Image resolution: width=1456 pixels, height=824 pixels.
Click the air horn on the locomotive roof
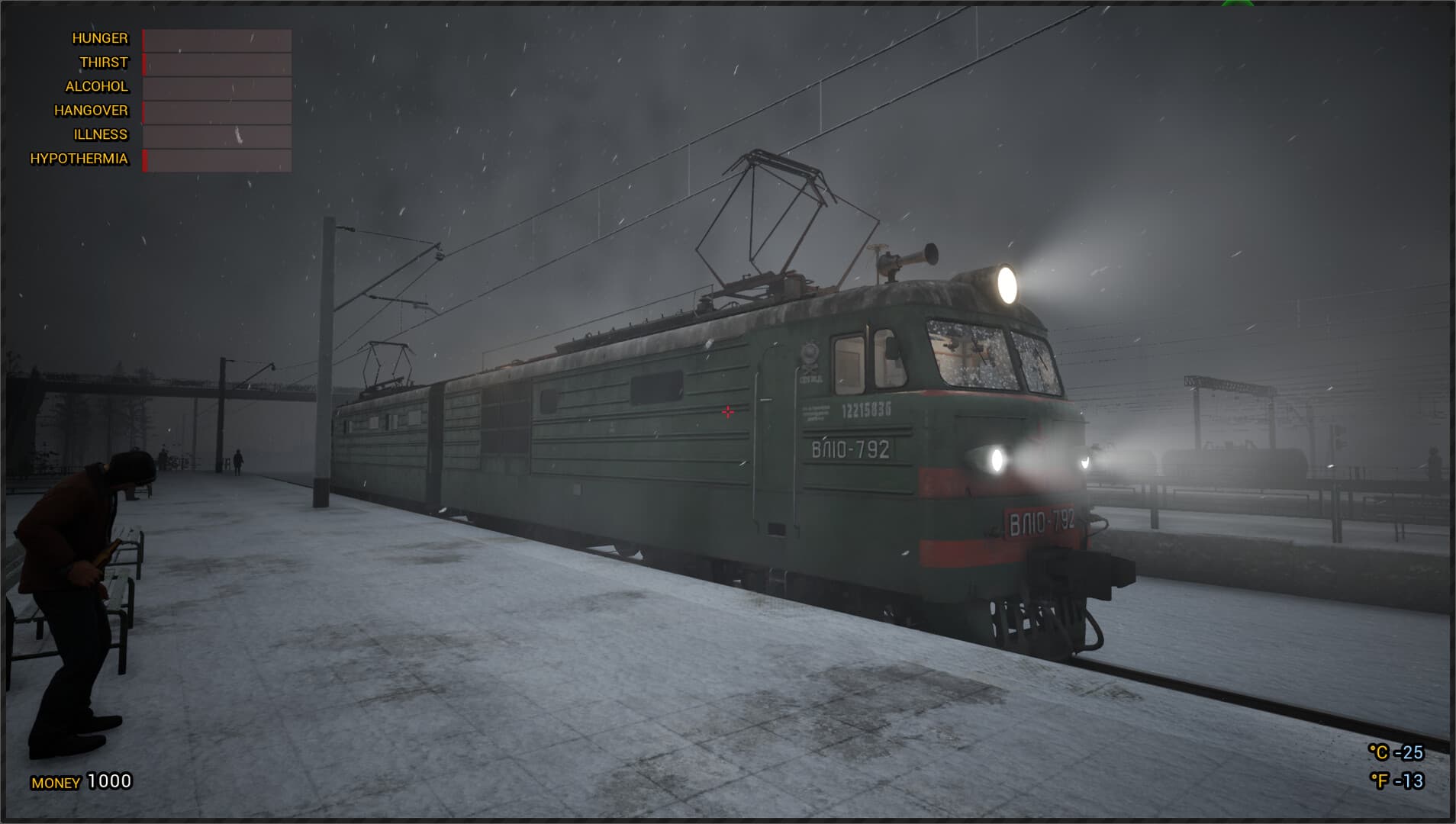click(908, 257)
